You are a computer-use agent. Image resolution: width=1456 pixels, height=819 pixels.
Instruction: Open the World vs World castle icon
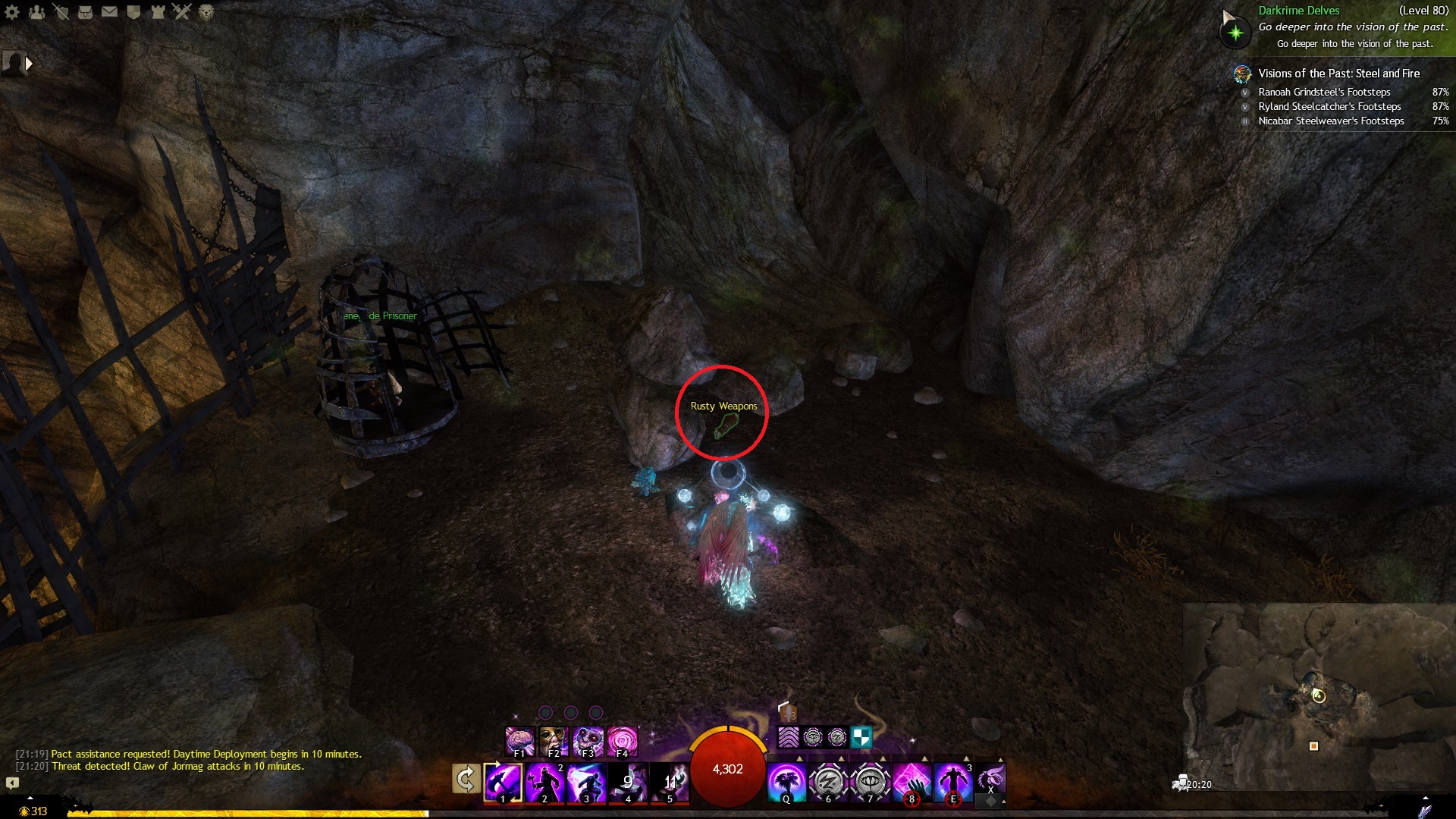[x=158, y=12]
